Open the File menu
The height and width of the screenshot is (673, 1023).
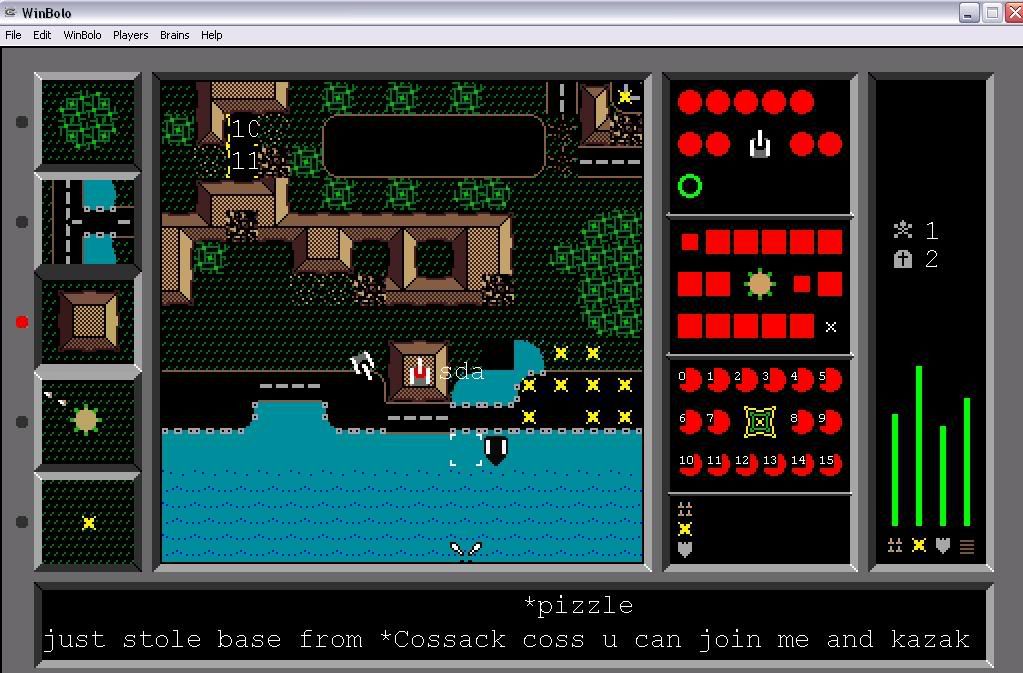[x=13, y=35]
